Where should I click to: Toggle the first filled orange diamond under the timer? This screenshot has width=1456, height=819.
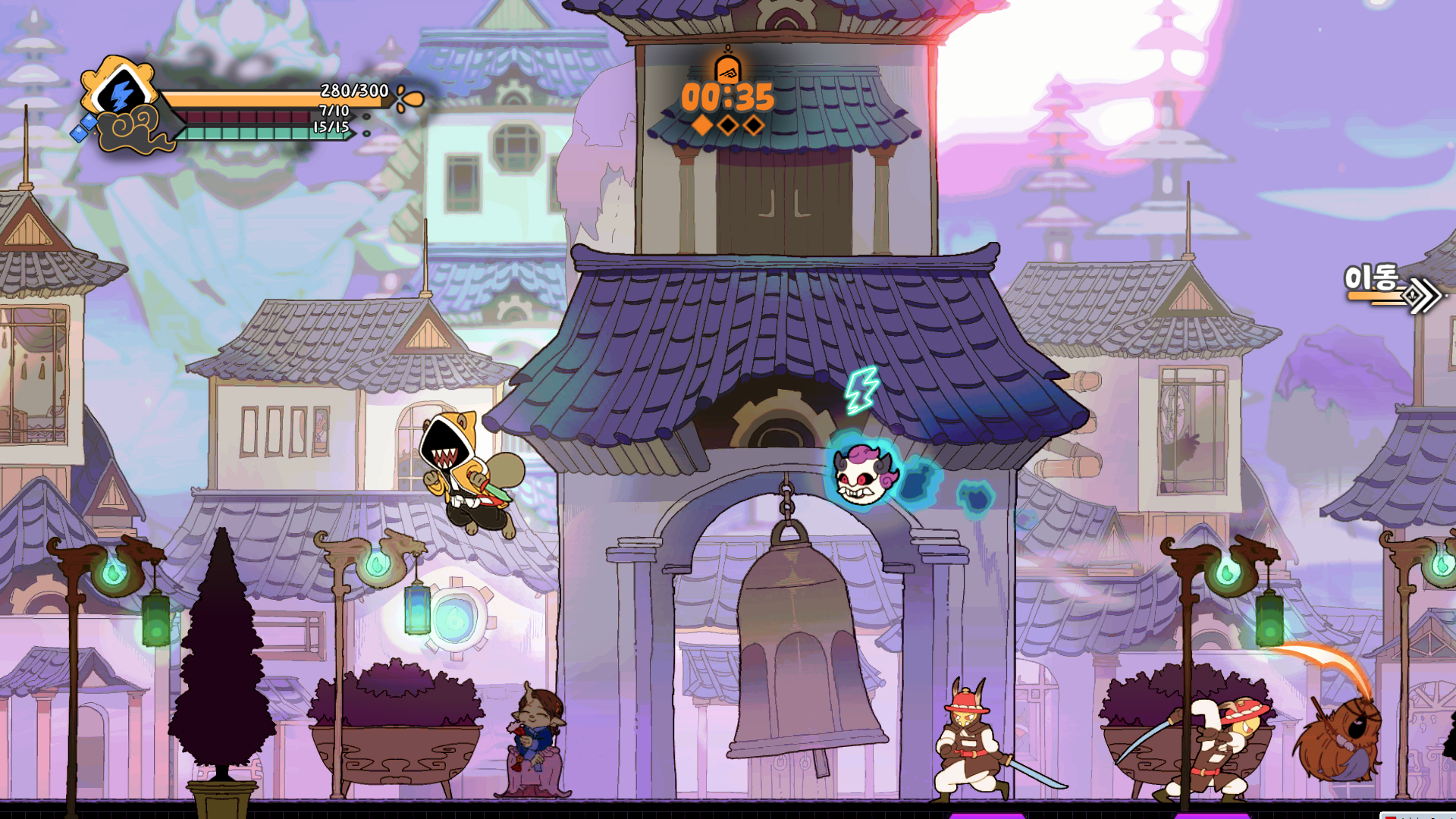click(702, 125)
